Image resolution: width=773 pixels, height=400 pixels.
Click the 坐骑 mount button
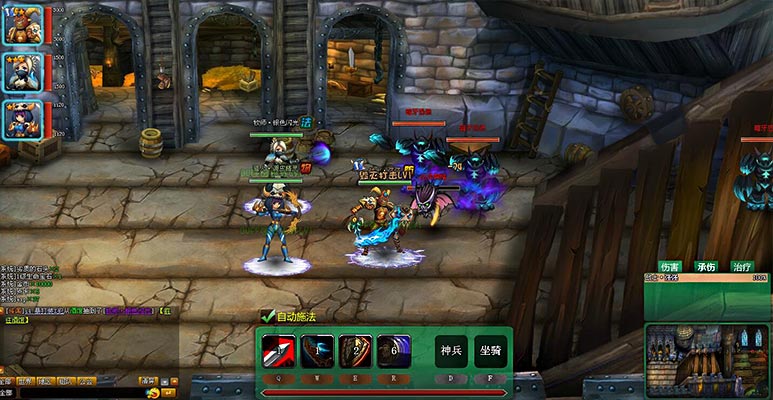coord(490,351)
